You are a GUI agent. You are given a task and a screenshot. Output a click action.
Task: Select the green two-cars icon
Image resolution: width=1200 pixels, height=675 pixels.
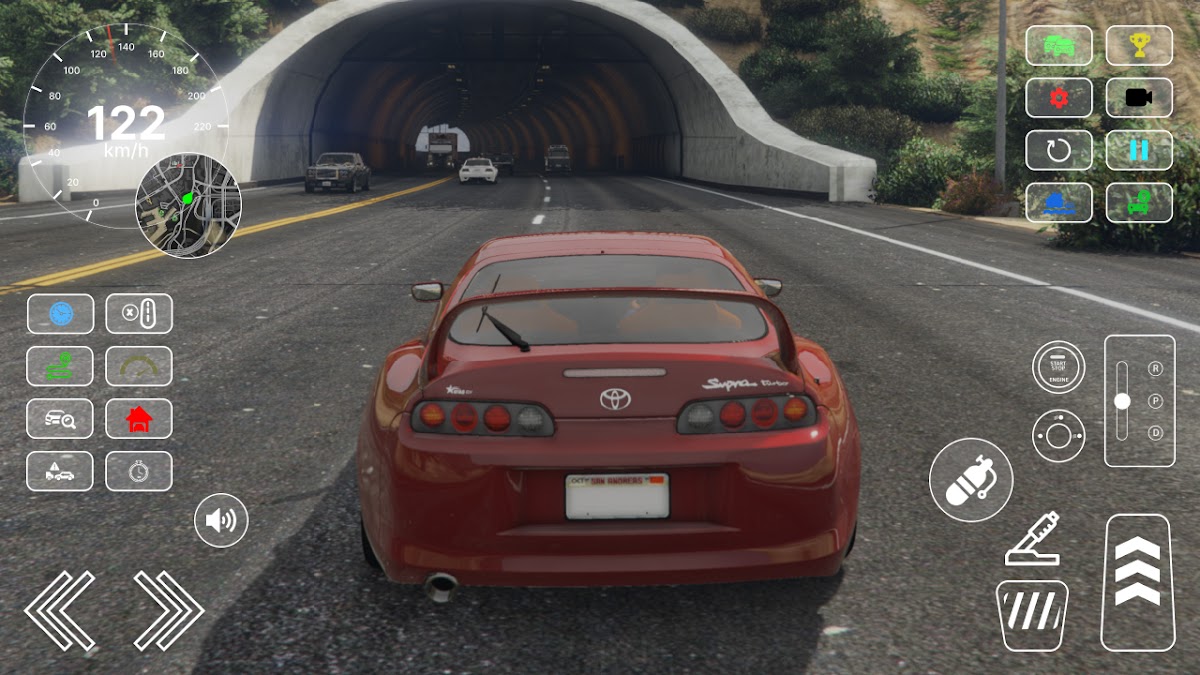1059,45
